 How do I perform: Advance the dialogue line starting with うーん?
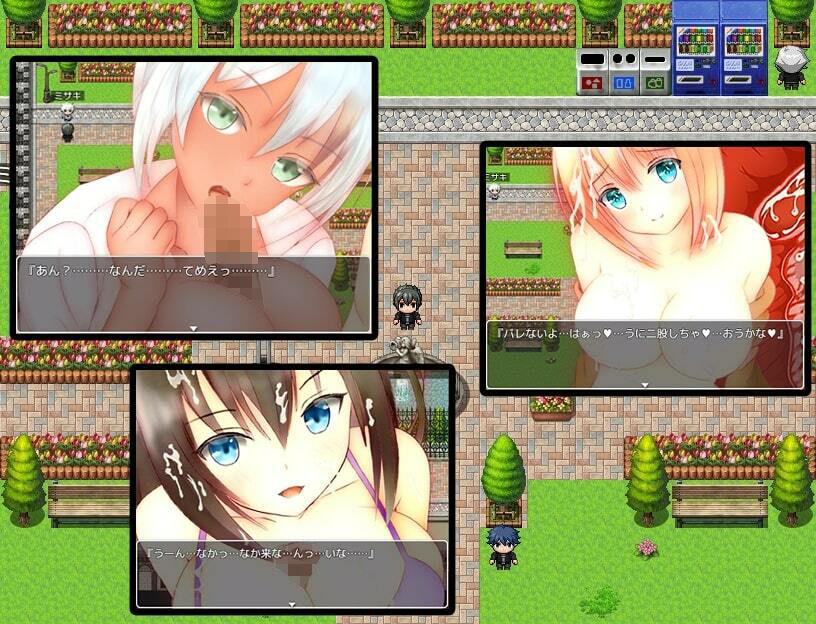pos(292,603)
